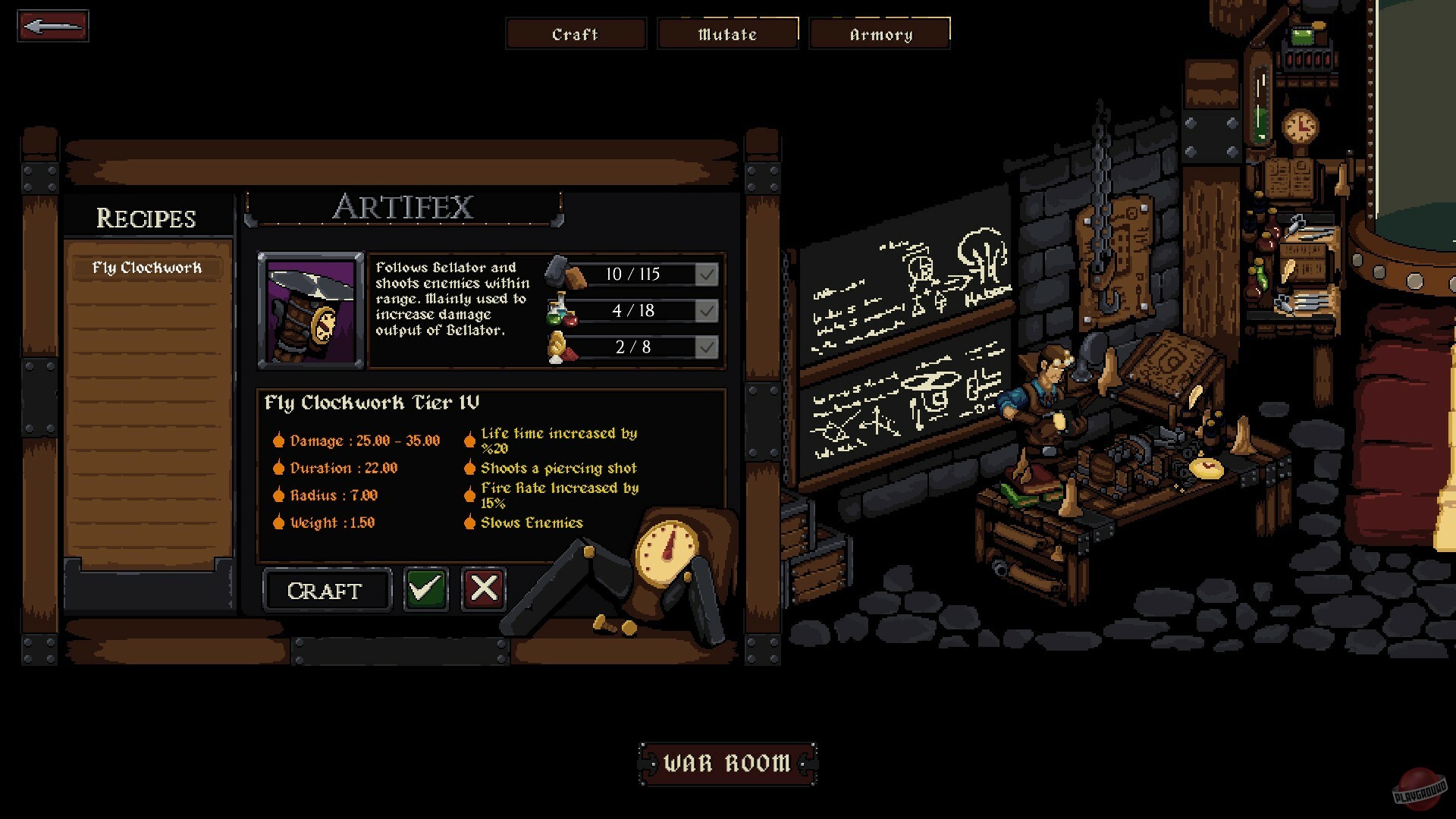Select the Fire Rate Increased flame icon

(470, 494)
